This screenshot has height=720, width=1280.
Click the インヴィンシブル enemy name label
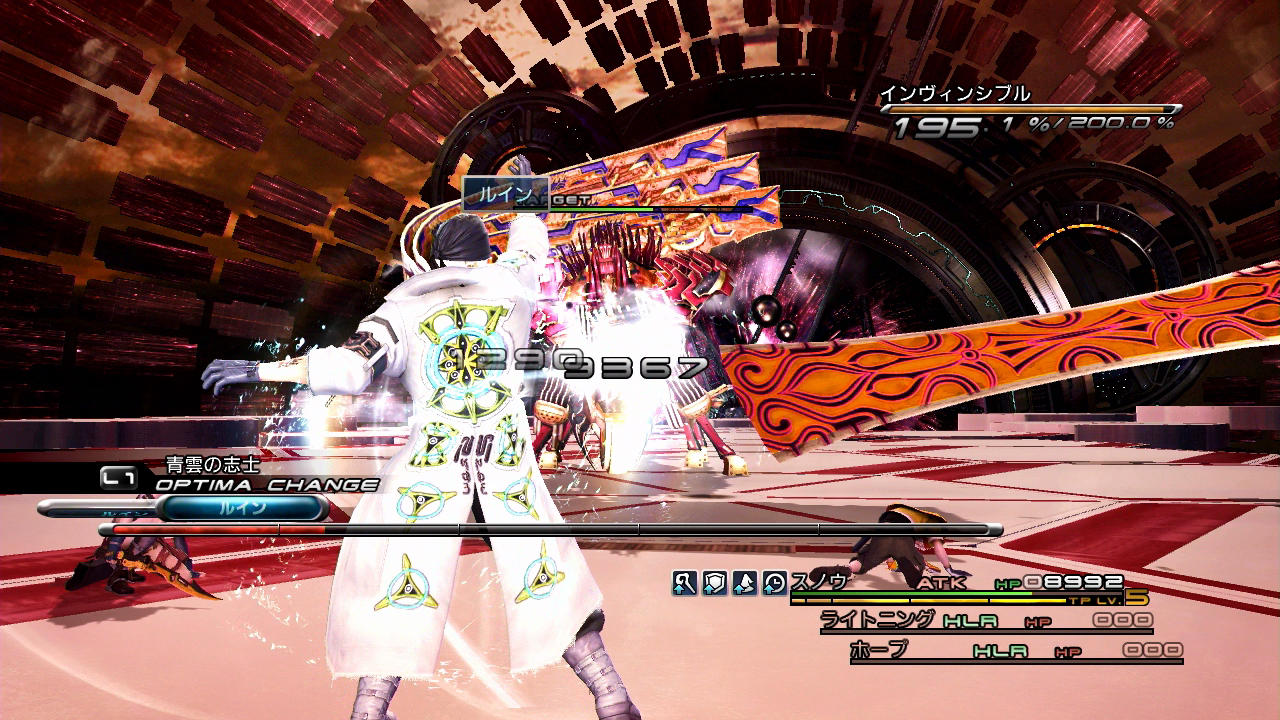click(954, 95)
